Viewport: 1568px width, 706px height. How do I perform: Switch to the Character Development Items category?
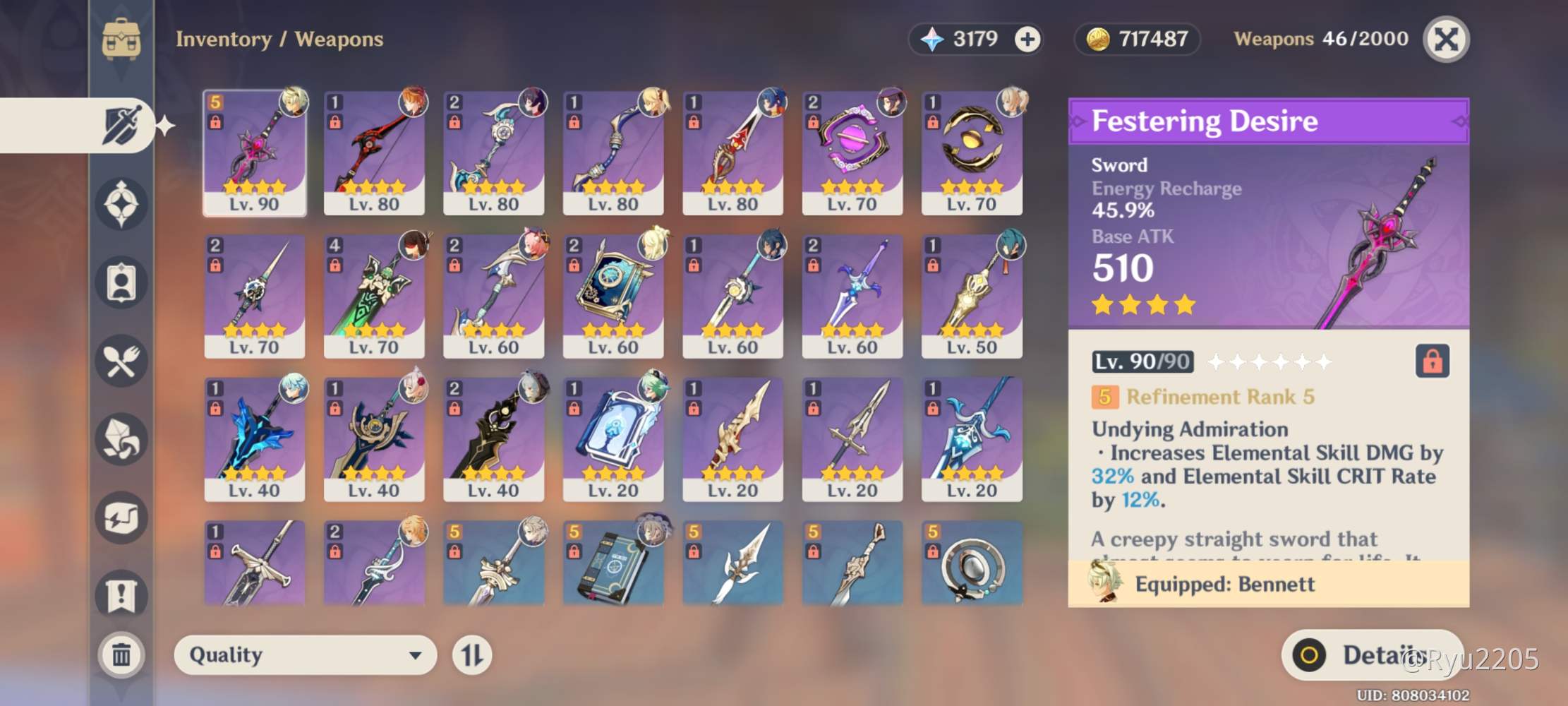(x=122, y=282)
